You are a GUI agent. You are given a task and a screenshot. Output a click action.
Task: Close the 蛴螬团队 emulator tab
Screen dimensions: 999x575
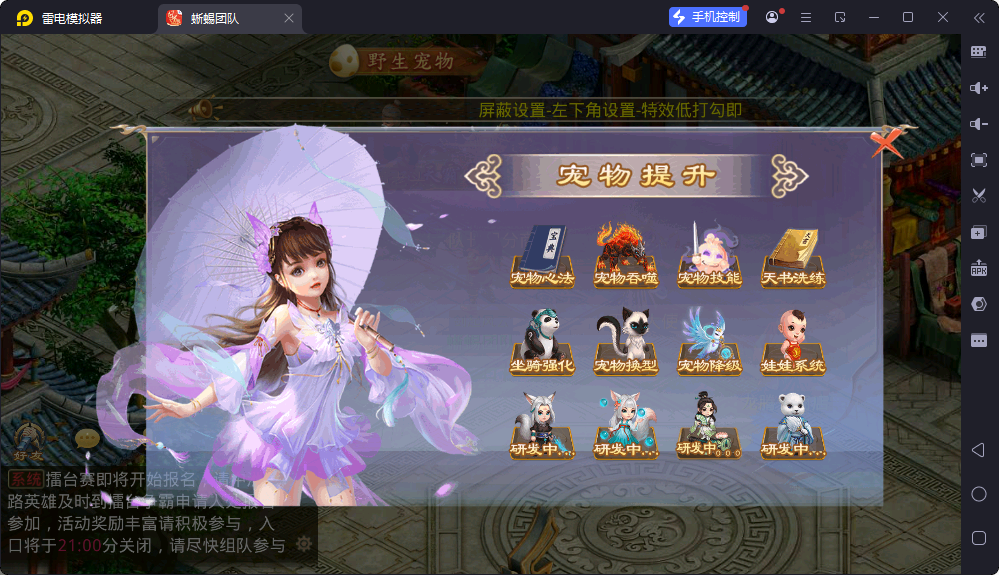point(289,18)
